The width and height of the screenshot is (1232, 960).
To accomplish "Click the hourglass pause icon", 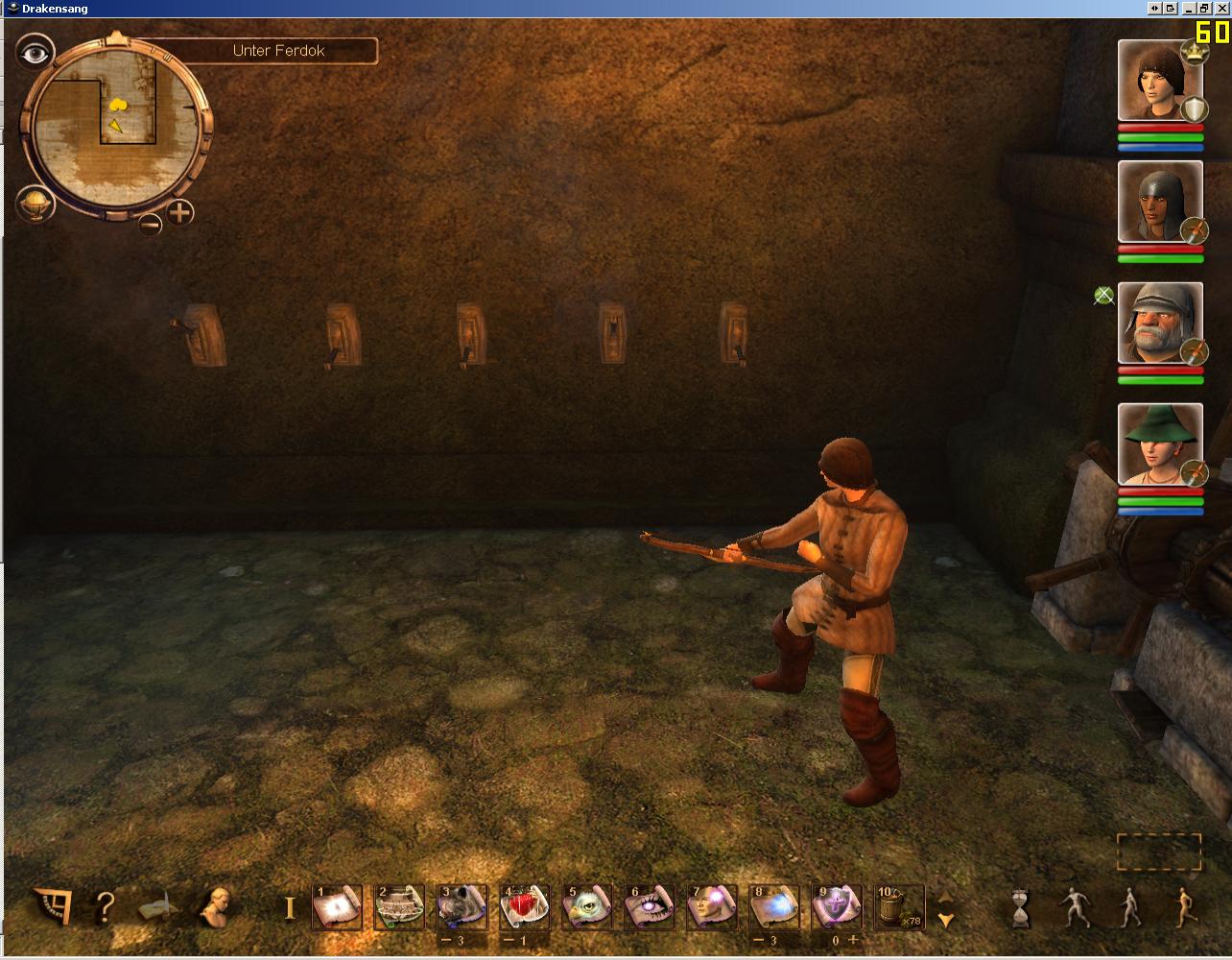I will [1020, 907].
